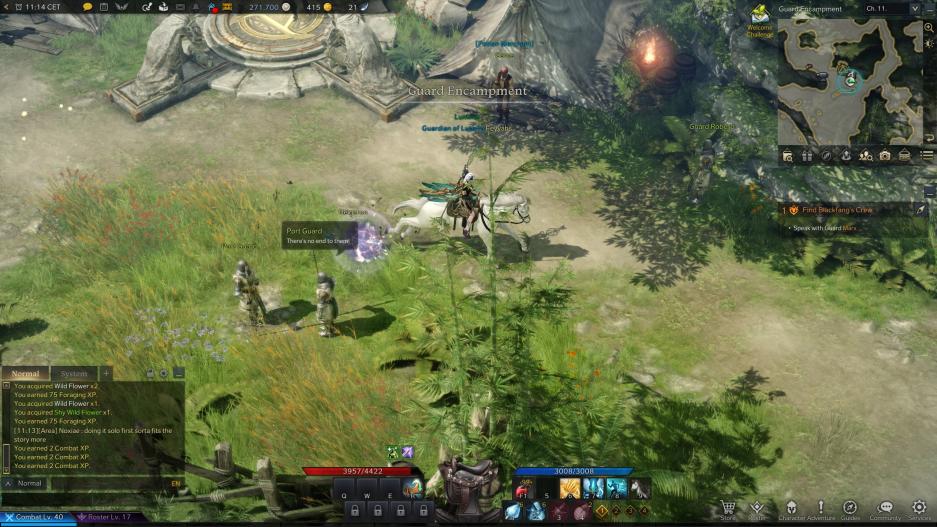Open the Services gear menu
937x527 pixels.
click(919, 508)
